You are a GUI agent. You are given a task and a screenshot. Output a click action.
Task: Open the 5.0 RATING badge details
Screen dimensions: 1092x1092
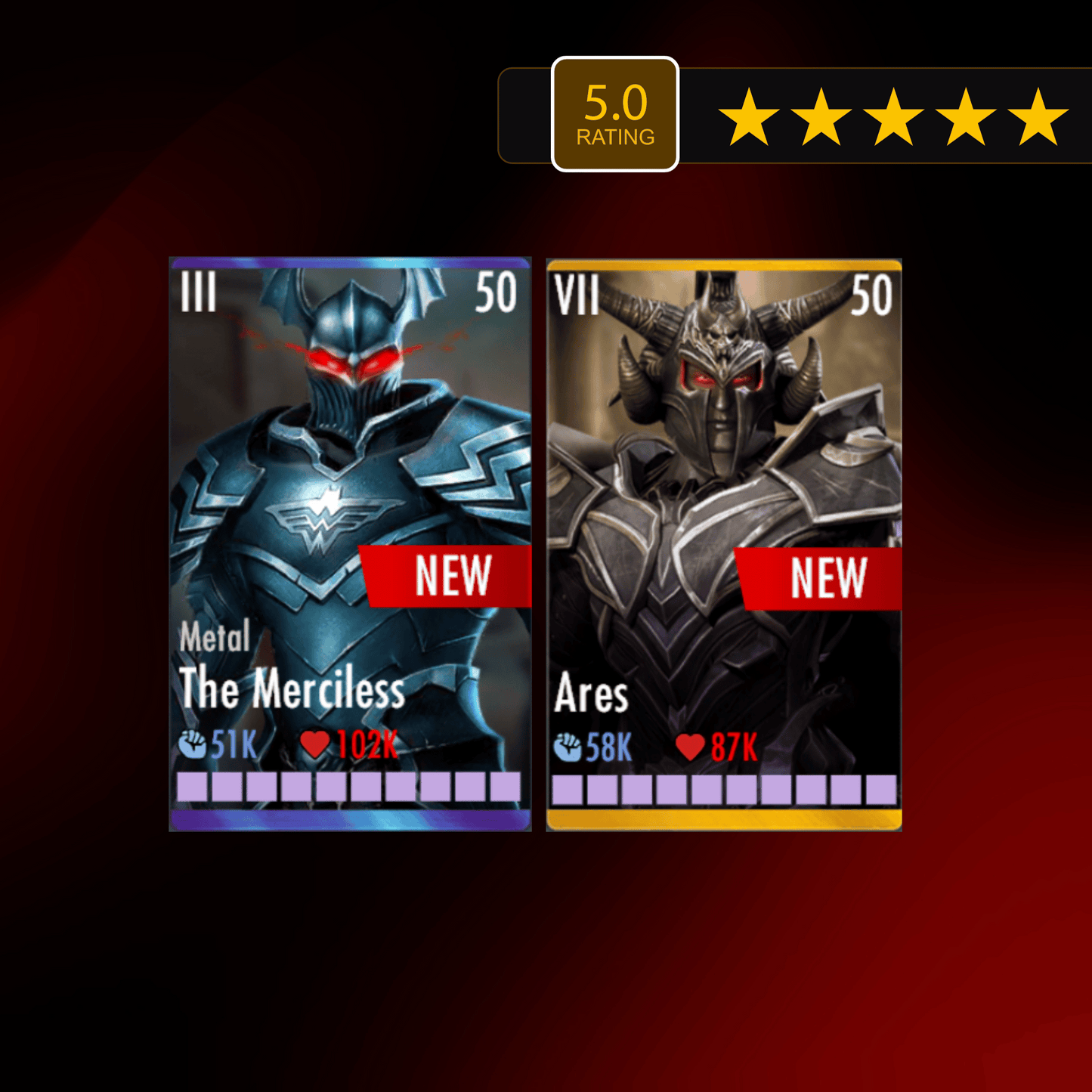pos(614,112)
